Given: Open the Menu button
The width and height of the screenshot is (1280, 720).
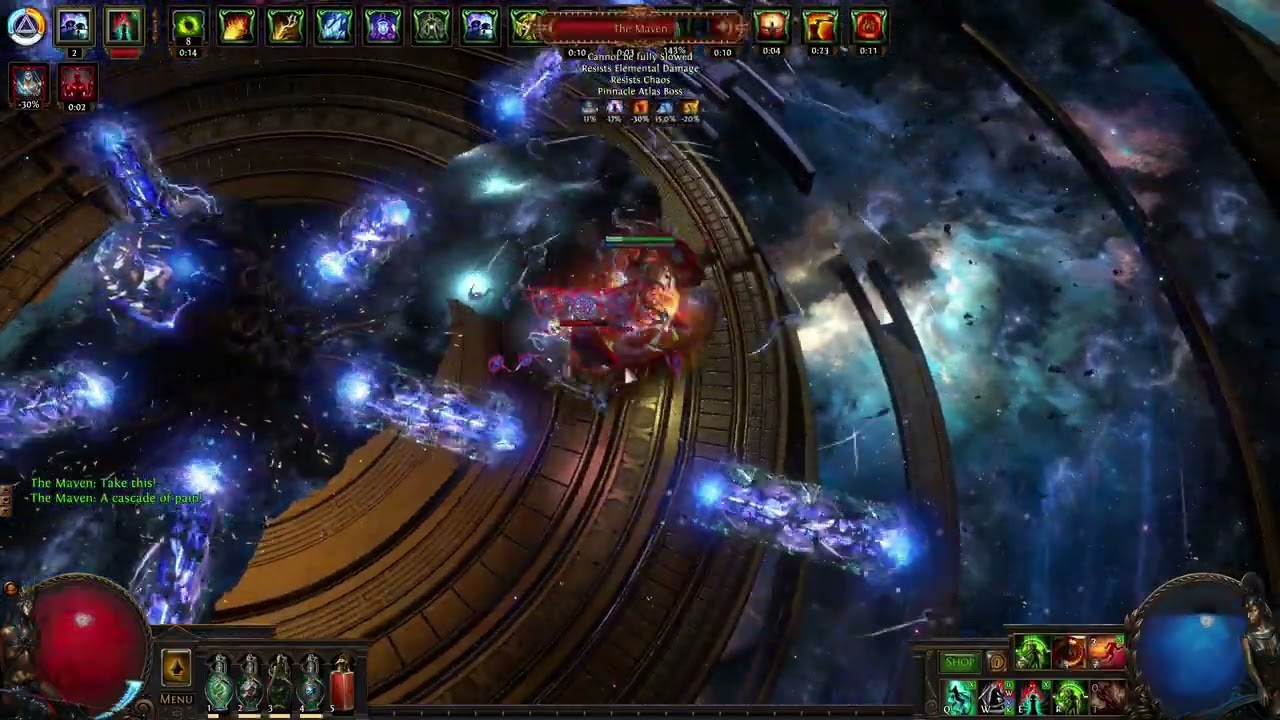Looking at the screenshot, I should click(x=176, y=699).
